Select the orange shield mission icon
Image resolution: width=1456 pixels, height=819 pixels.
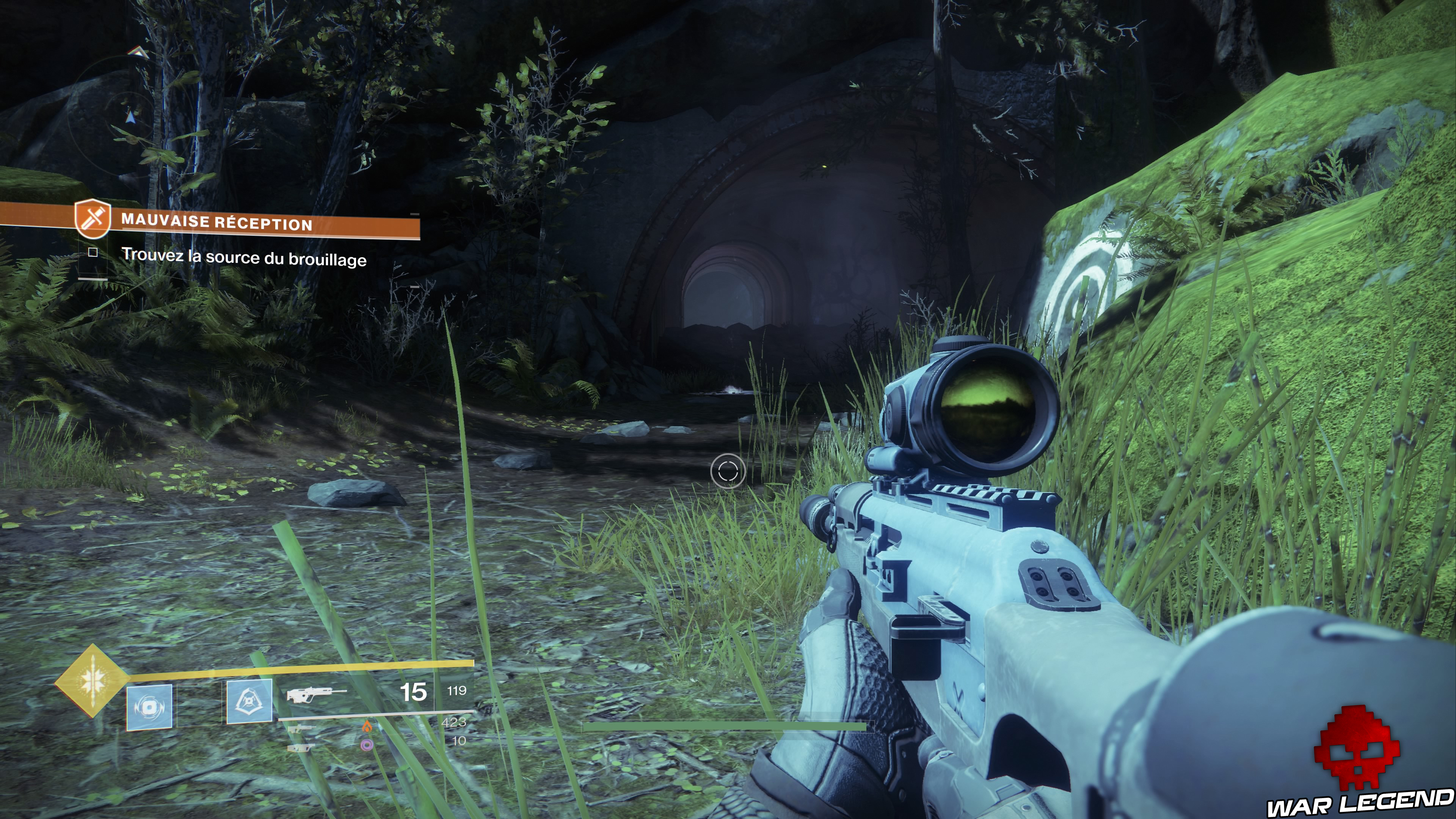pos(92,218)
